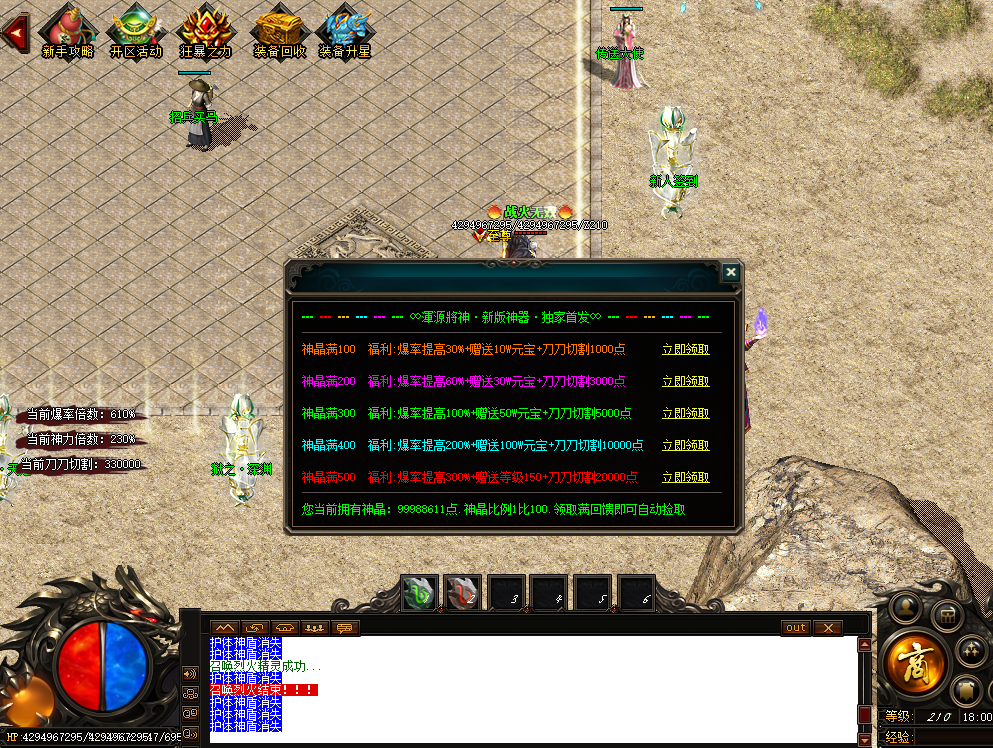Click the large golden 商 shop button
Viewport: 993px width, 748px height.
point(915,662)
